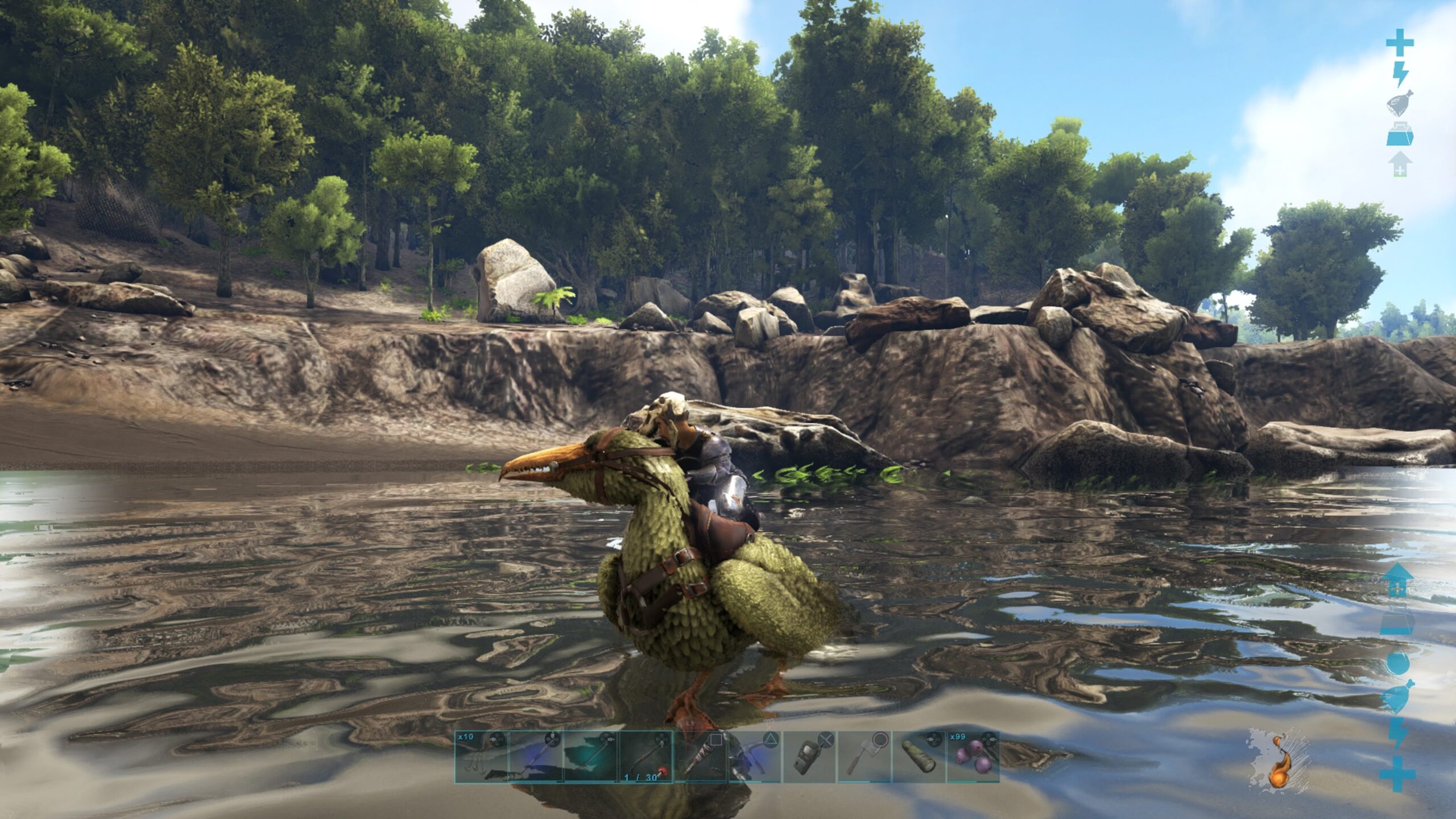Image resolution: width=1456 pixels, height=819 pixels.
Task: Click the faded grey experience arrow icon
Action: (x=1400, y=164)
